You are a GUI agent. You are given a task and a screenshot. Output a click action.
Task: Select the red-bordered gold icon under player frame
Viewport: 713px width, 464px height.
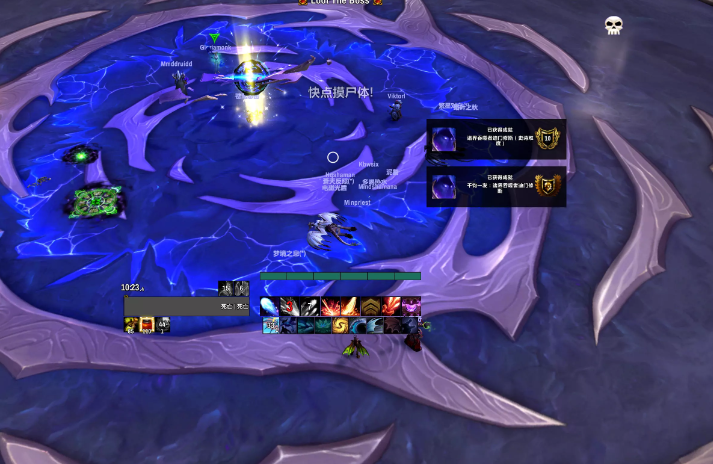(146, 325)
